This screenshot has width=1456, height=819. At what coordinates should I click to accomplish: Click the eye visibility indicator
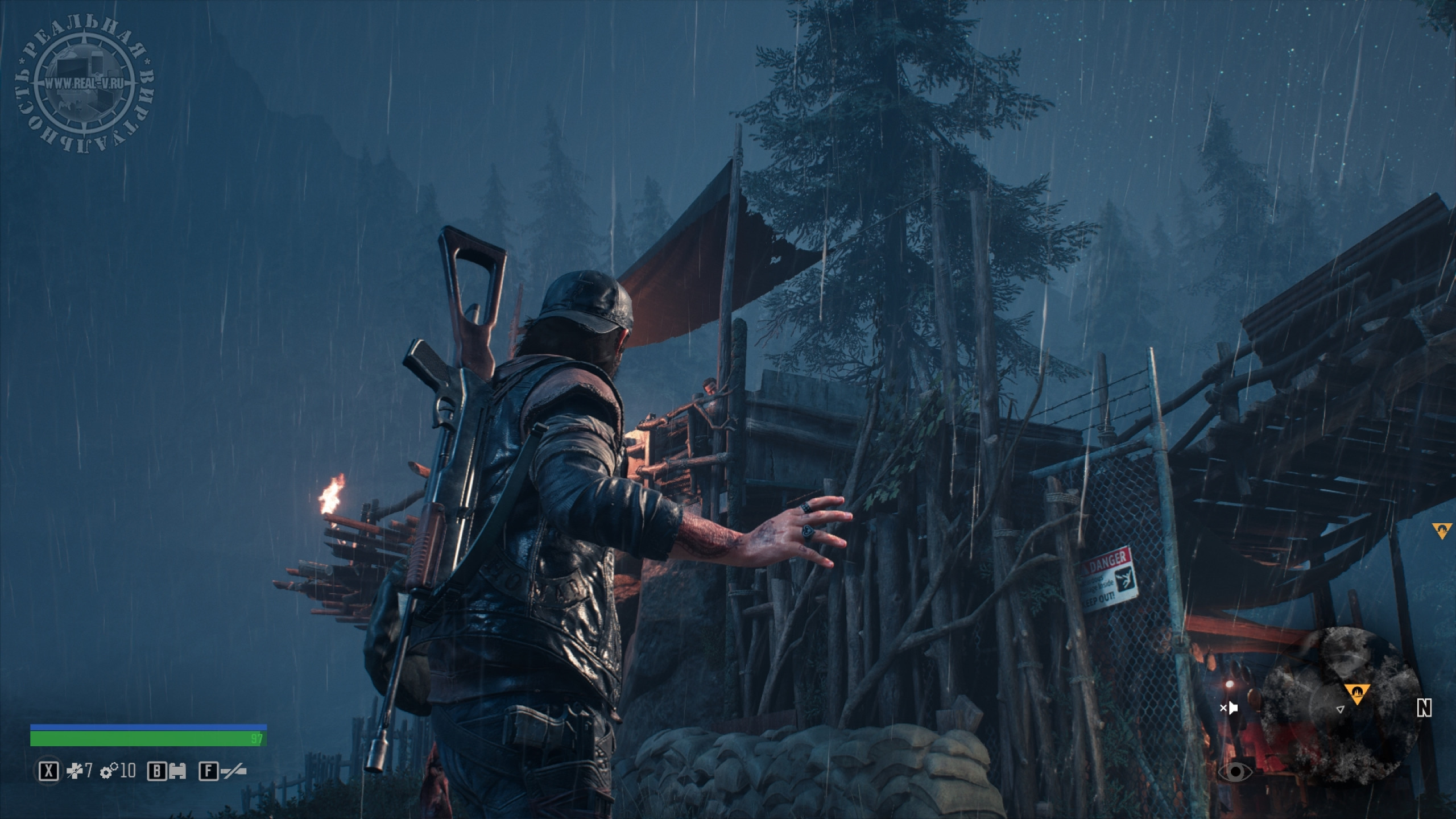pos(1235,772)
